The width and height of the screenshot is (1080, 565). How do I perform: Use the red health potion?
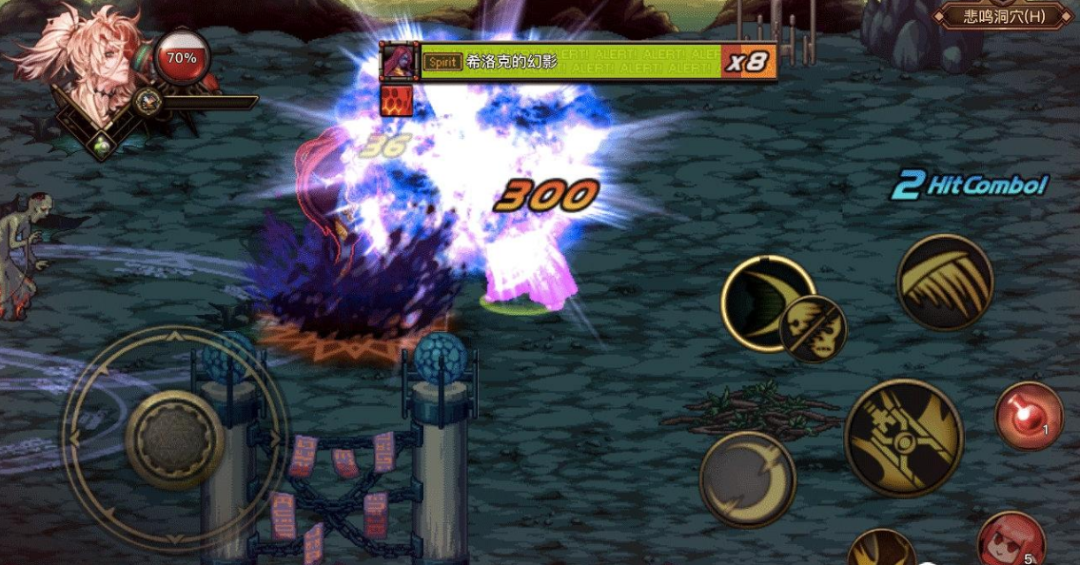(1028, 415)
